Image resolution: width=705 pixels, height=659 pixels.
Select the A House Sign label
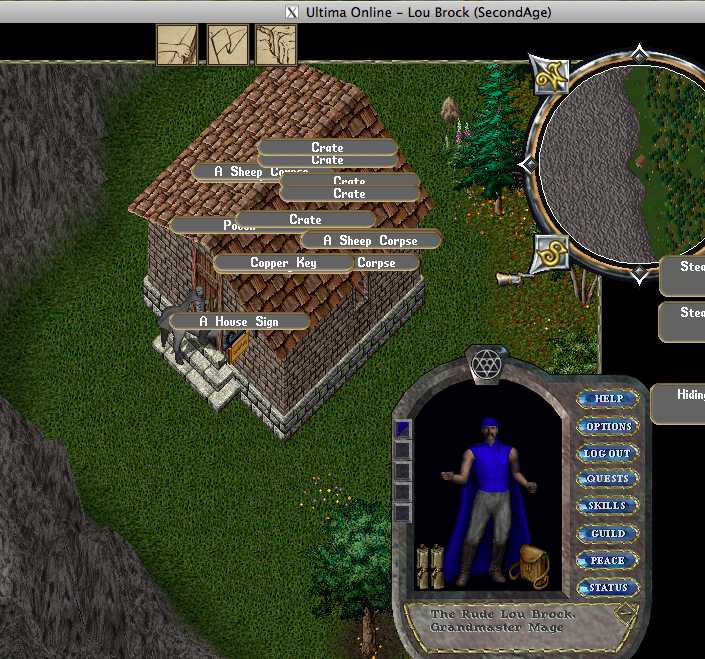tap(239, 321)
